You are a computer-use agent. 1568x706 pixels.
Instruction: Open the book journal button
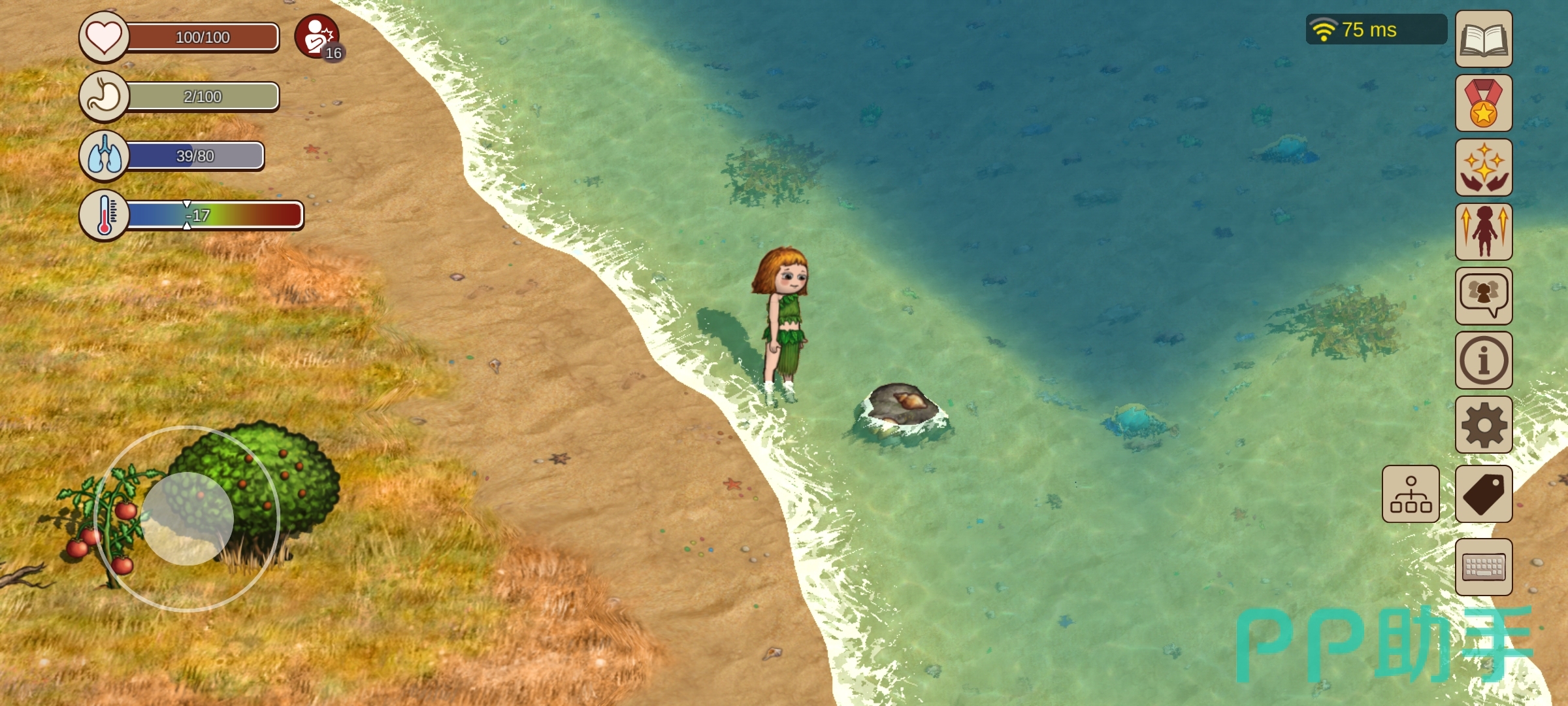click(1483, 39)
